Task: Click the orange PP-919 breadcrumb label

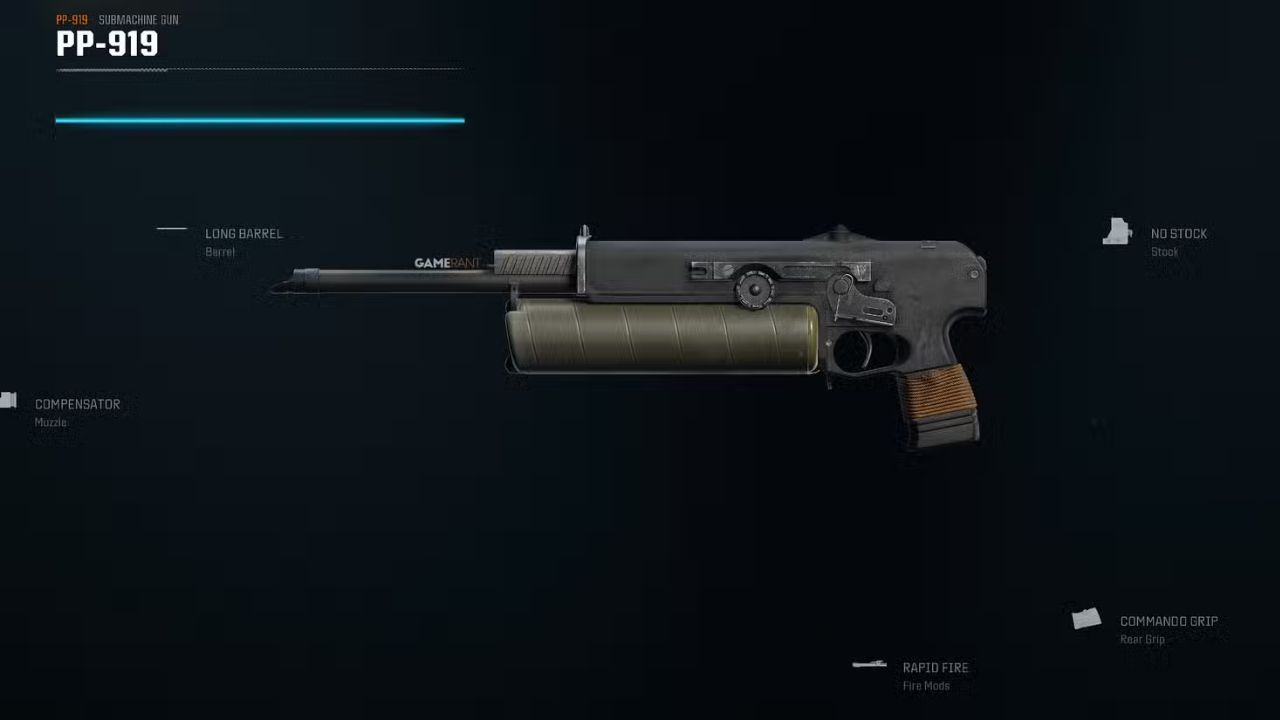Action: pos(73,17)
